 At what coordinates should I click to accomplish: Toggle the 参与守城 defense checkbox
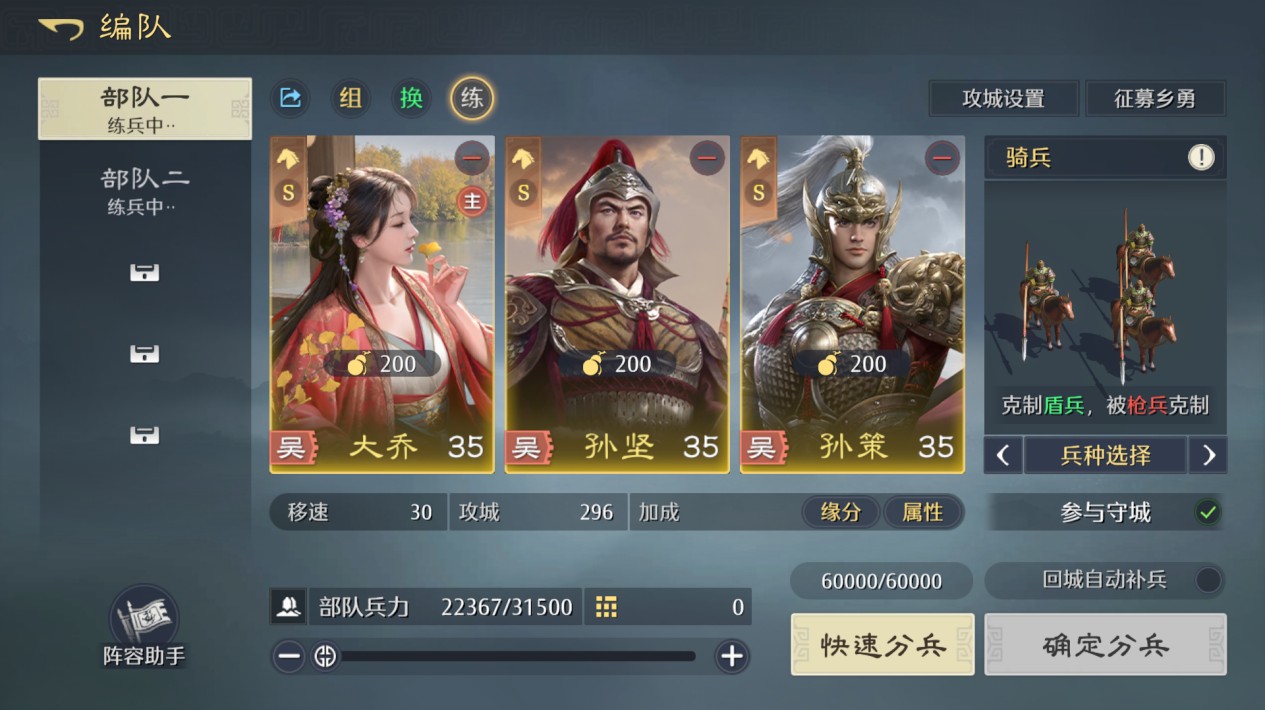click(x=1208, y=512)
